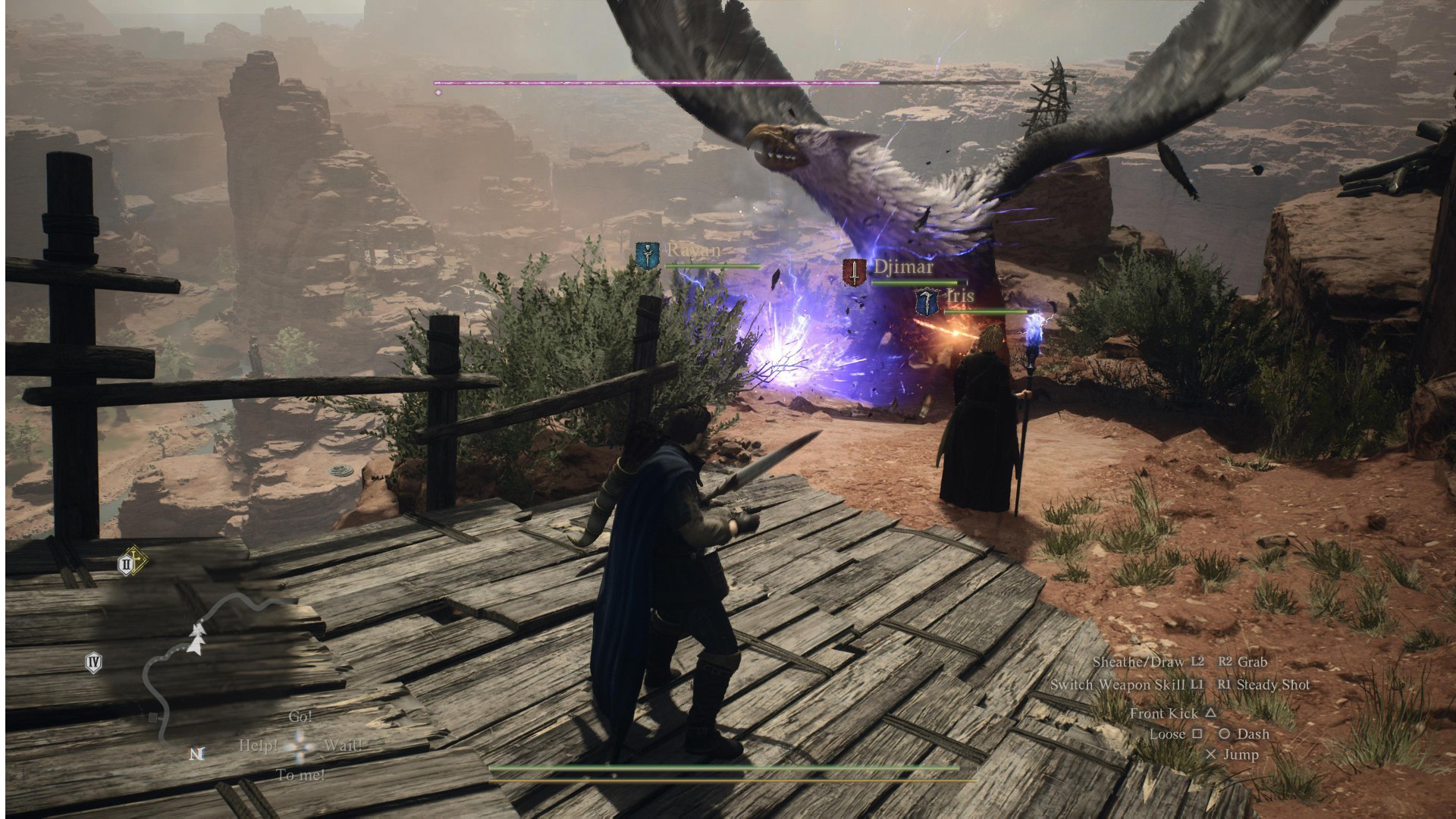Click the quest marker II on the minimap

tap(127, 563)
